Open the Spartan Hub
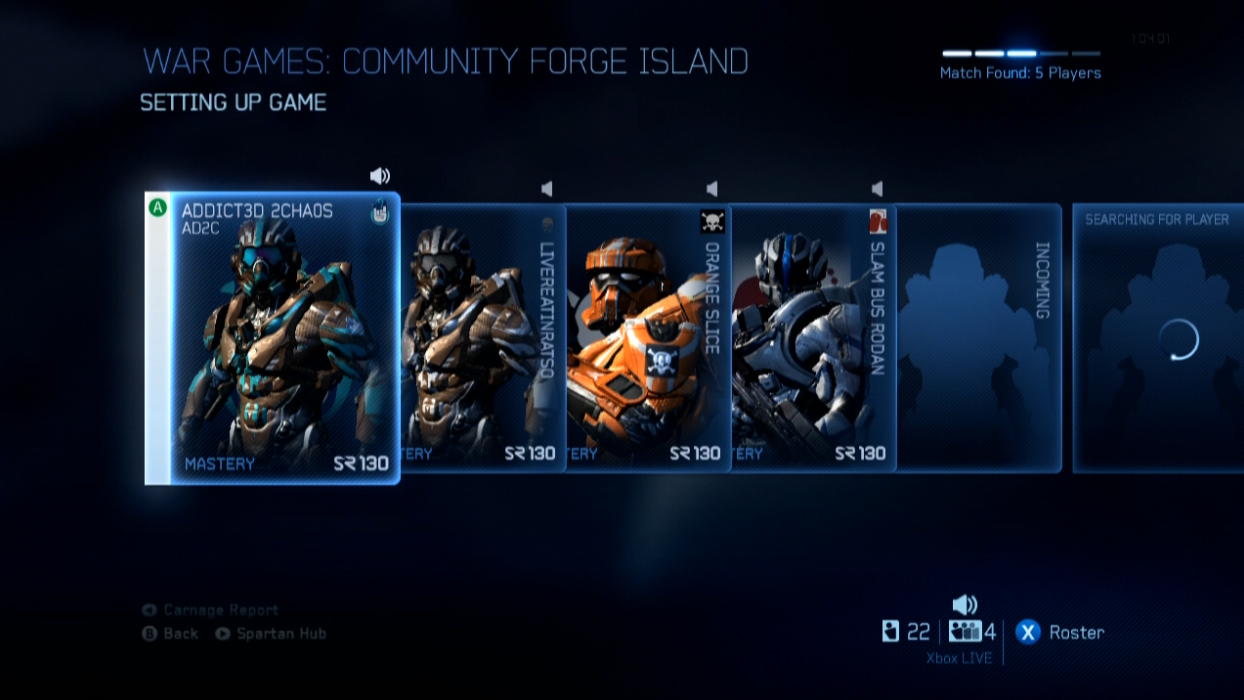The height and width of the screenshot is (700, 1244). point(270,633)
